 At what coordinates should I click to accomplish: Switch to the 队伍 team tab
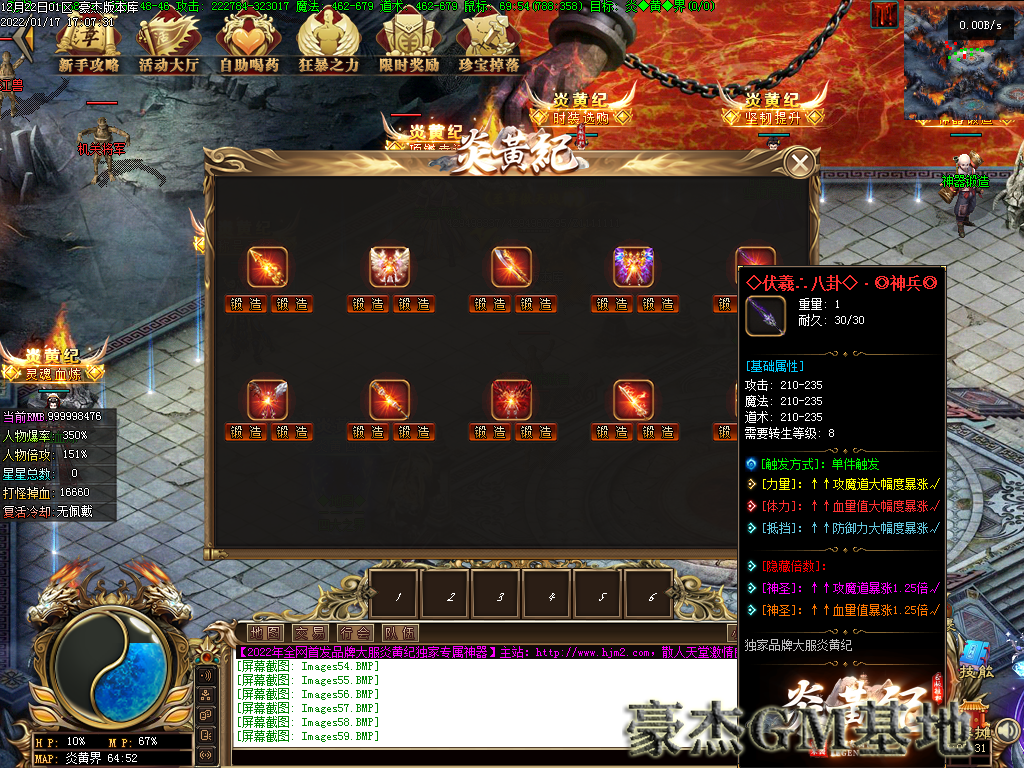pyautogui.click(x=399, y=633)
